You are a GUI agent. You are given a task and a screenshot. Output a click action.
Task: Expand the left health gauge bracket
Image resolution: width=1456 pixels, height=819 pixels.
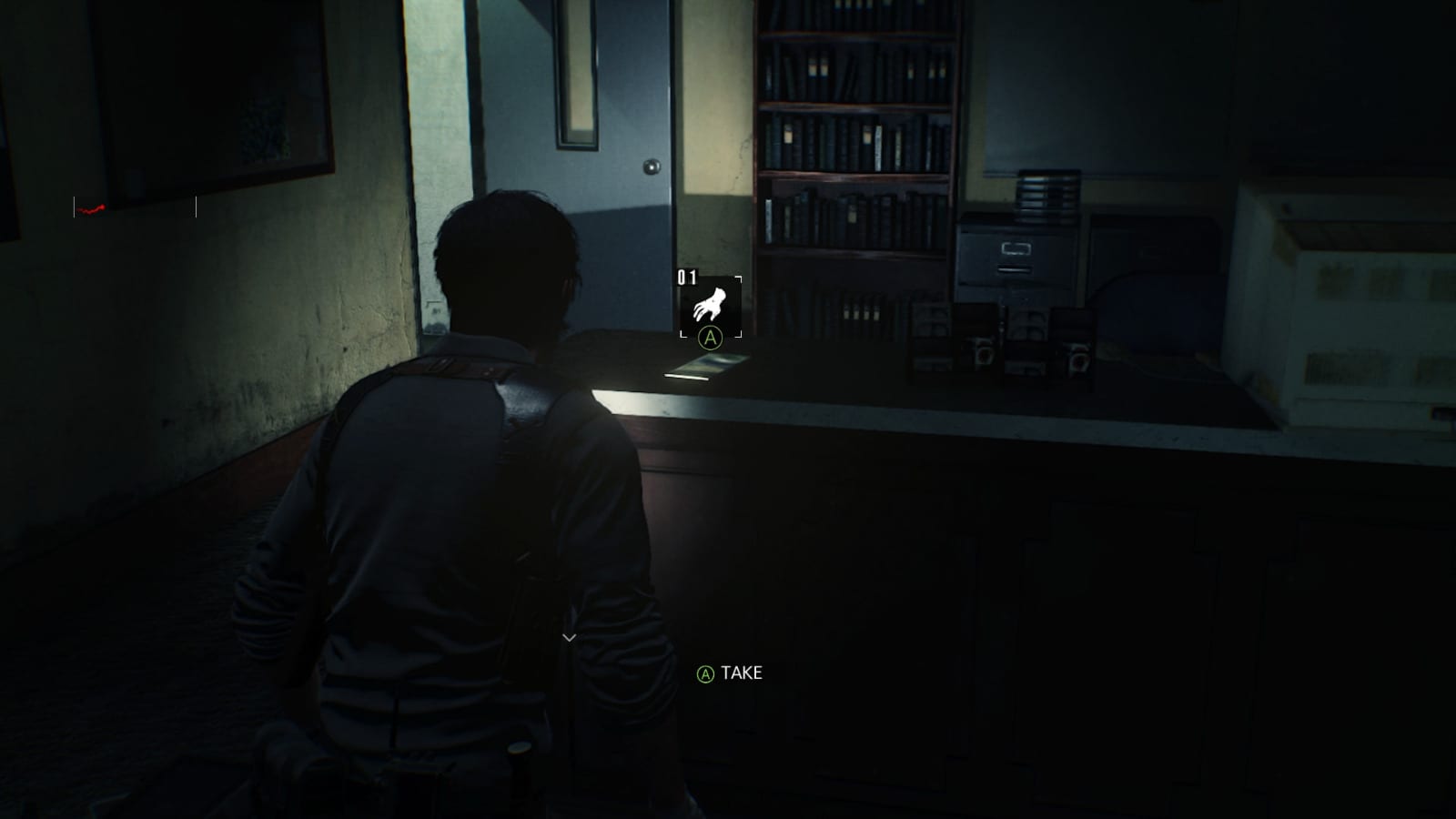point(76,207)
